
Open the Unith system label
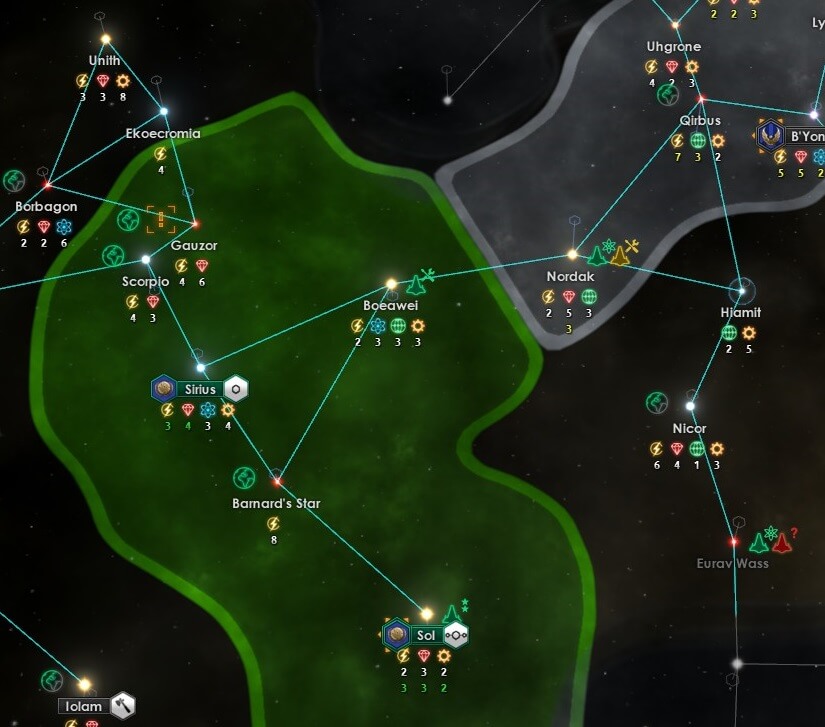coord(104,60)
